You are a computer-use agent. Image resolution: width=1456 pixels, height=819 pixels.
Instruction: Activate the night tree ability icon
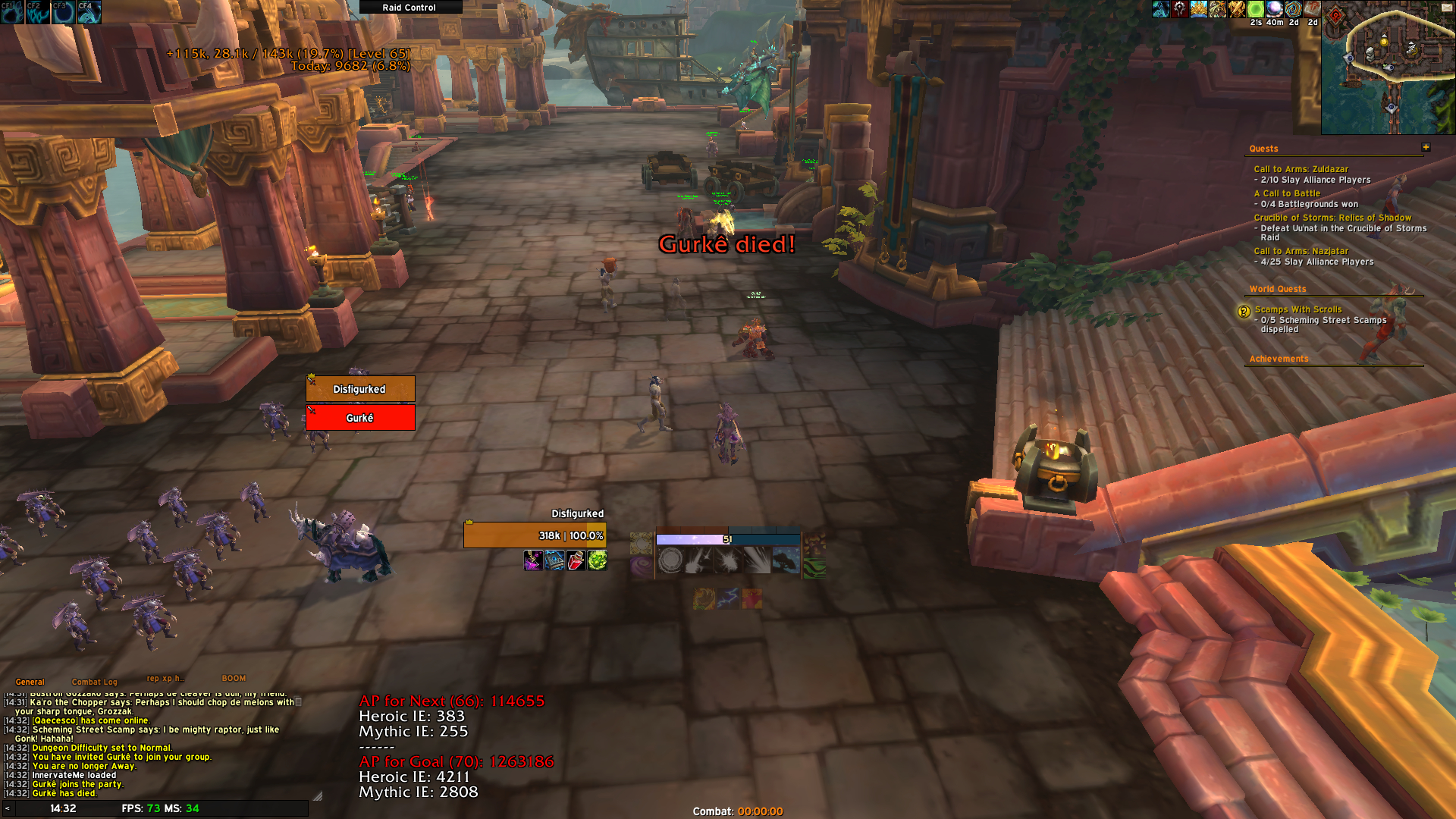pos(786,561)
